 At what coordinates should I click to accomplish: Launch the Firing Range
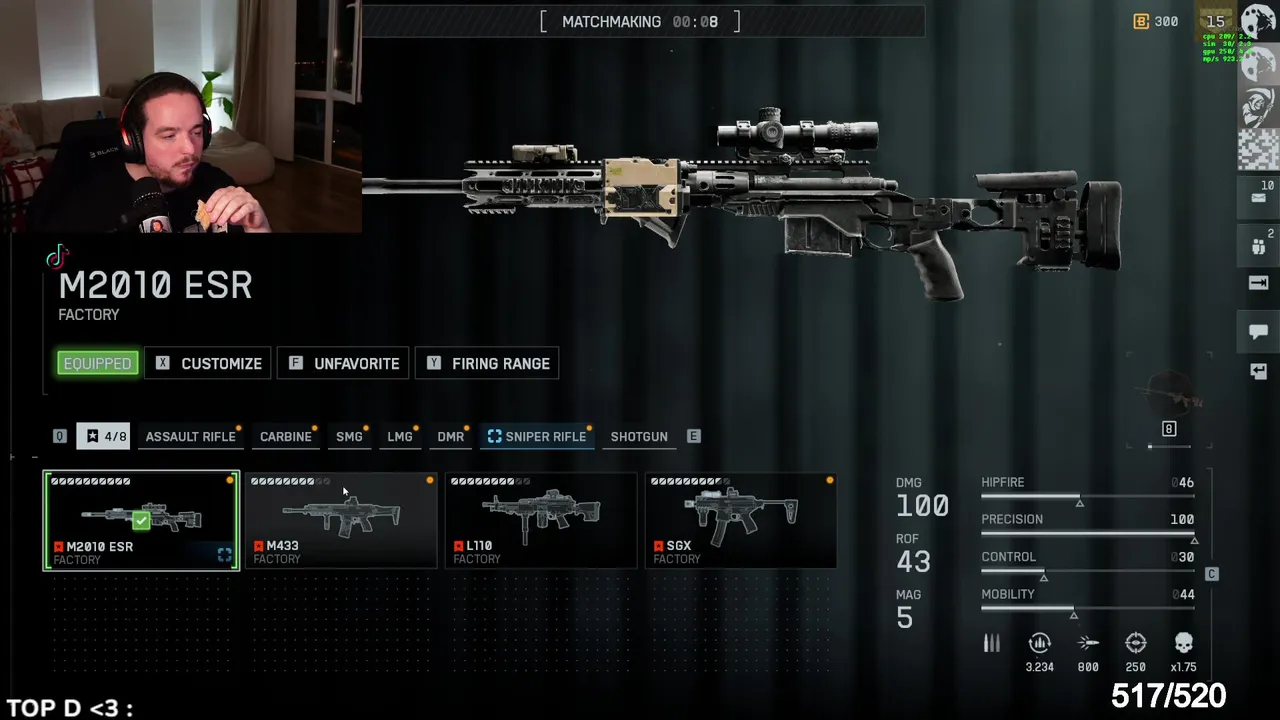coord(487,364)
